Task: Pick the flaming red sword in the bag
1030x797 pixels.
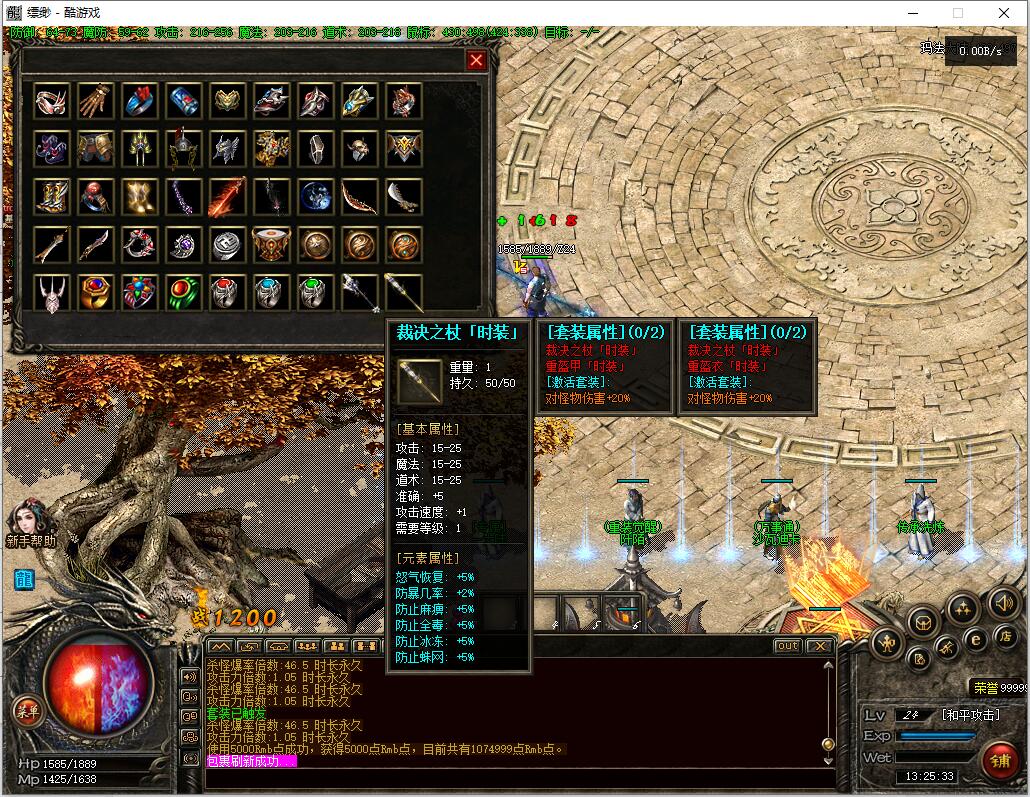Action: [228, 196]
